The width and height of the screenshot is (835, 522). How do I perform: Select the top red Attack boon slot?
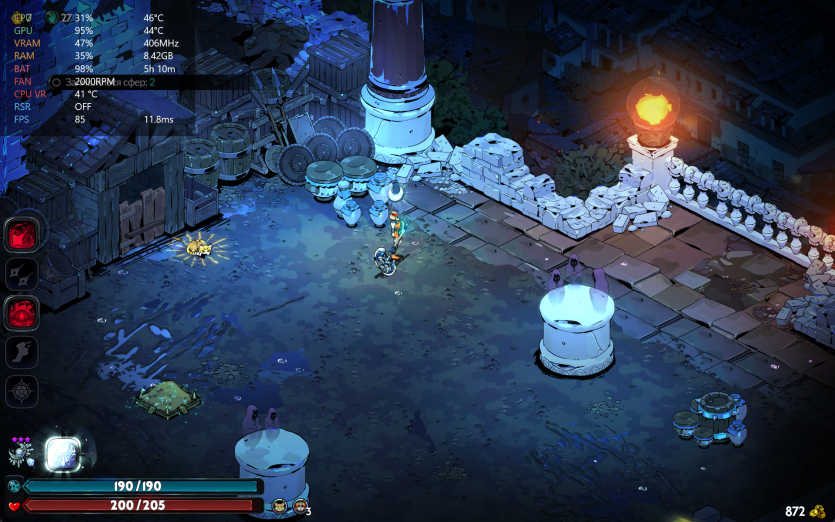(22, 236)
